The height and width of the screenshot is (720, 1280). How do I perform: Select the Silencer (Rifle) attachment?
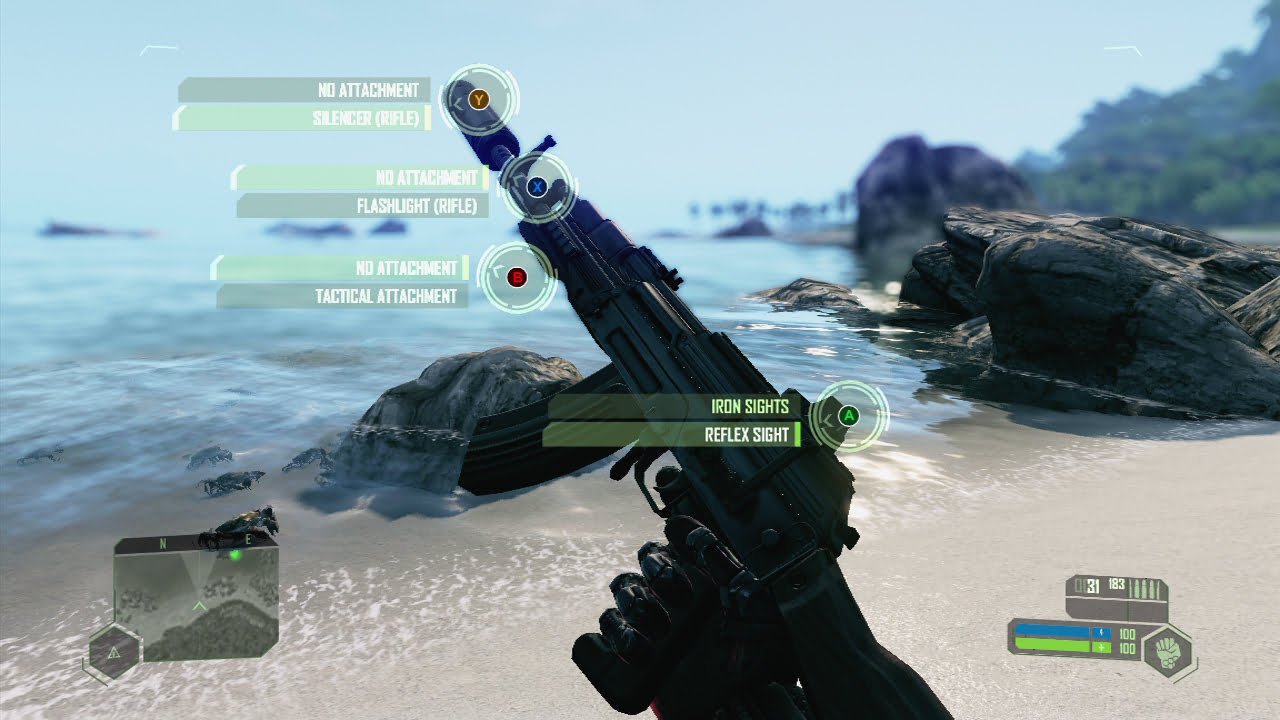click(x=302, y=119)
